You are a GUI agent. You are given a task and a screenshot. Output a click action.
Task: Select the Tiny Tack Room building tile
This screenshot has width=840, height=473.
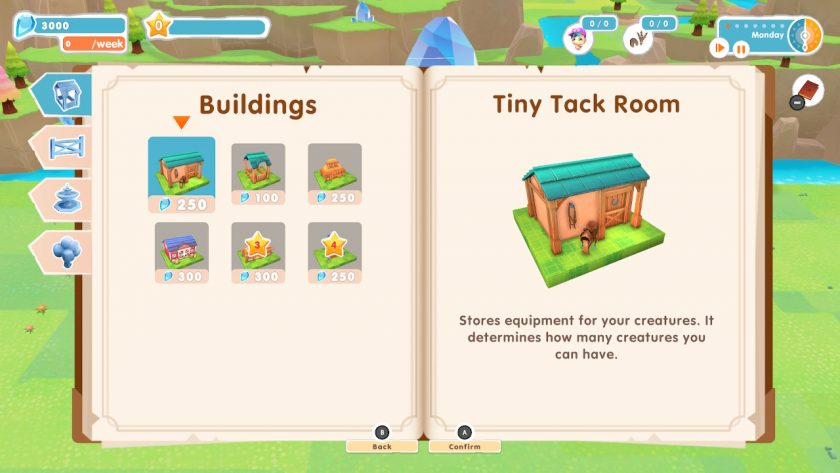pyautogui.click(x=181, y=175)
